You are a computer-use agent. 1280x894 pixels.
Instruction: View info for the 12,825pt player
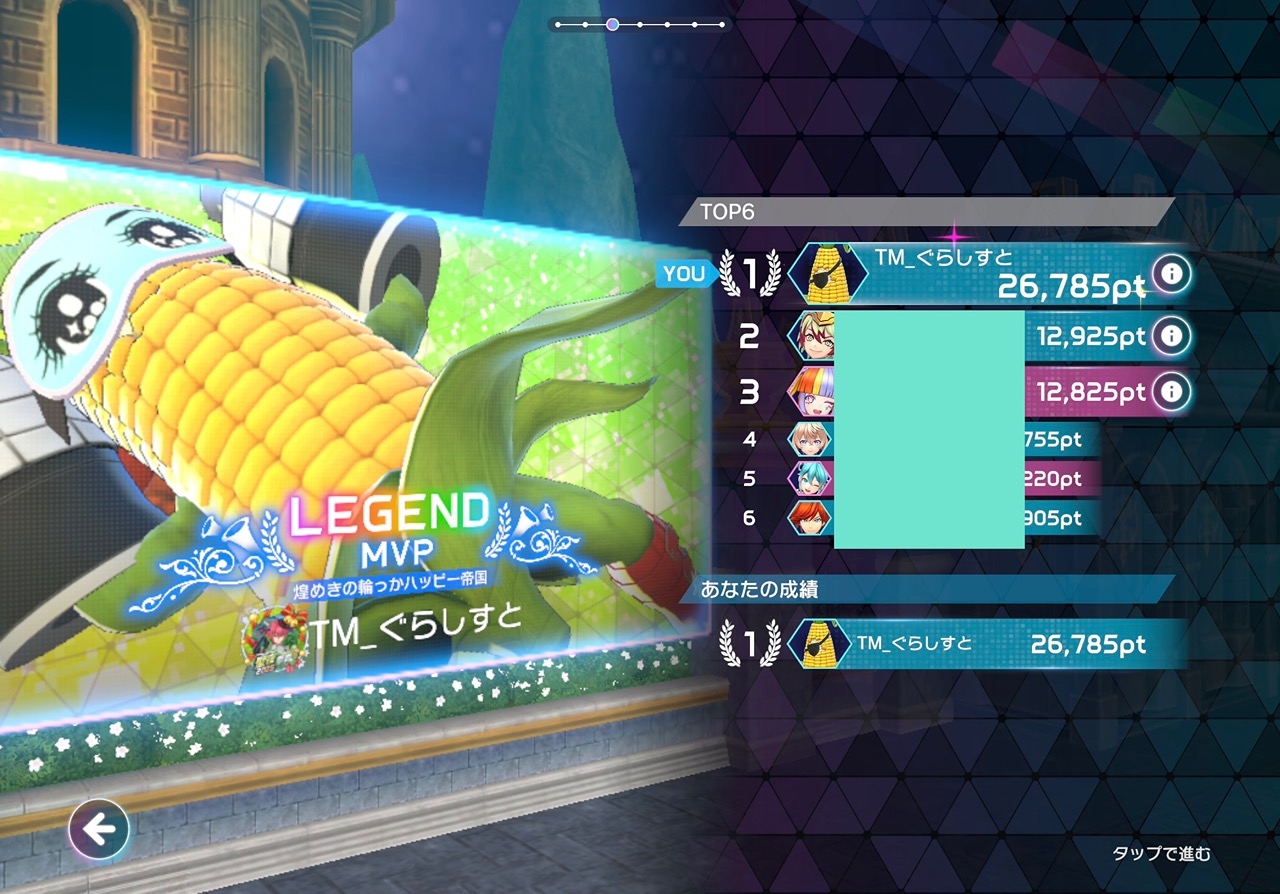[1171, 390]
